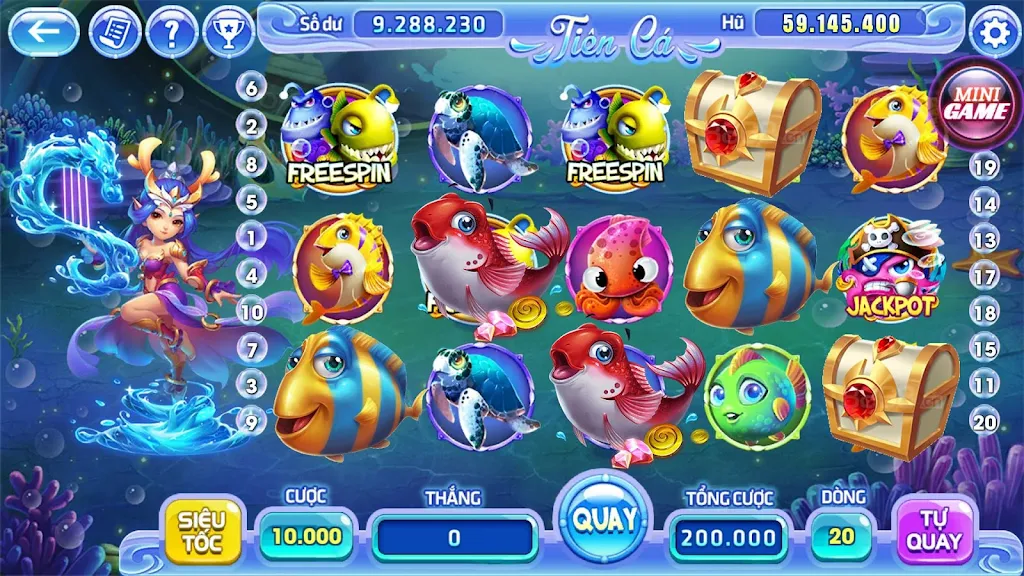Viewport: 1024px width, 576px height.
Task: Open the gear settings menu
Action: point(993,34)
